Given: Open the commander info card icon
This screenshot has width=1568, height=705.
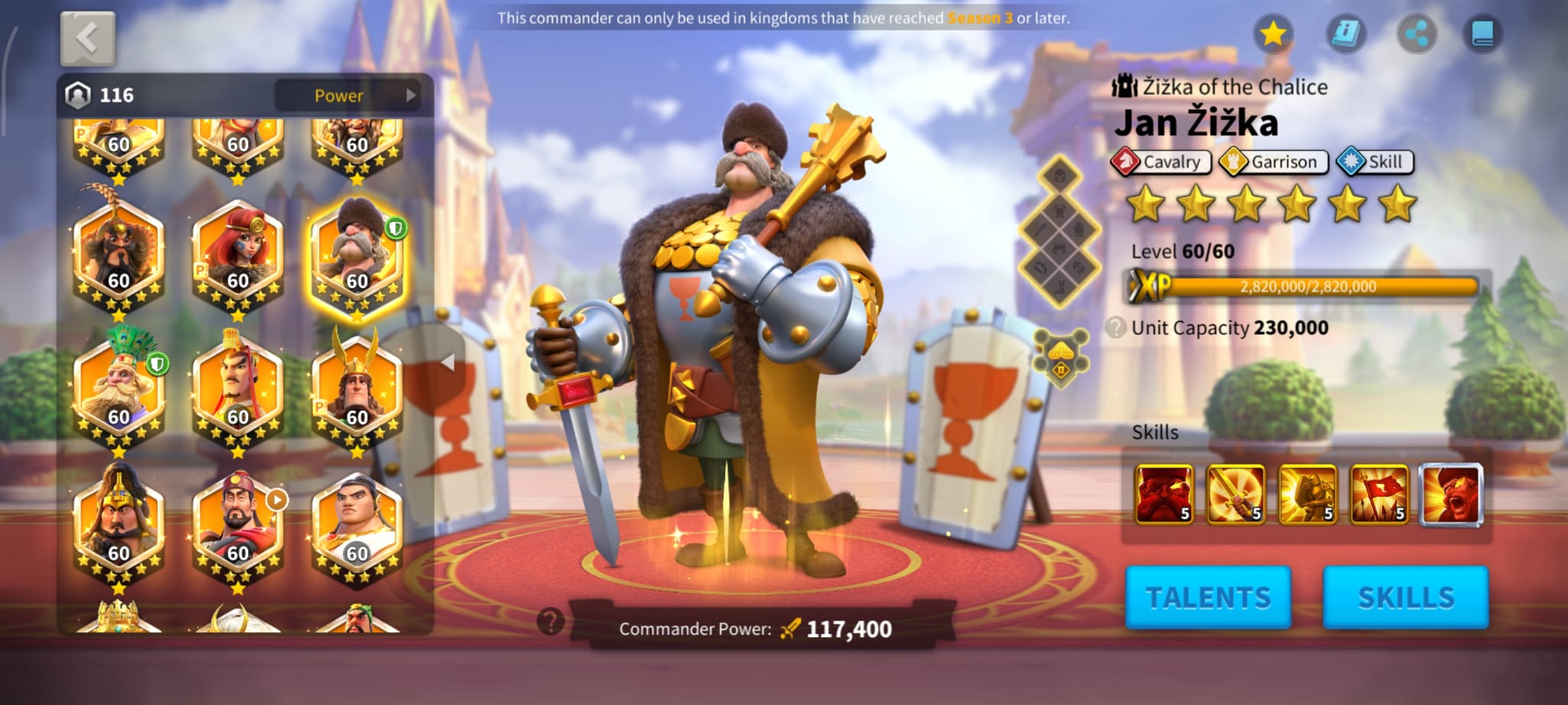Looking at the screenshot, I should [1345, 34].
